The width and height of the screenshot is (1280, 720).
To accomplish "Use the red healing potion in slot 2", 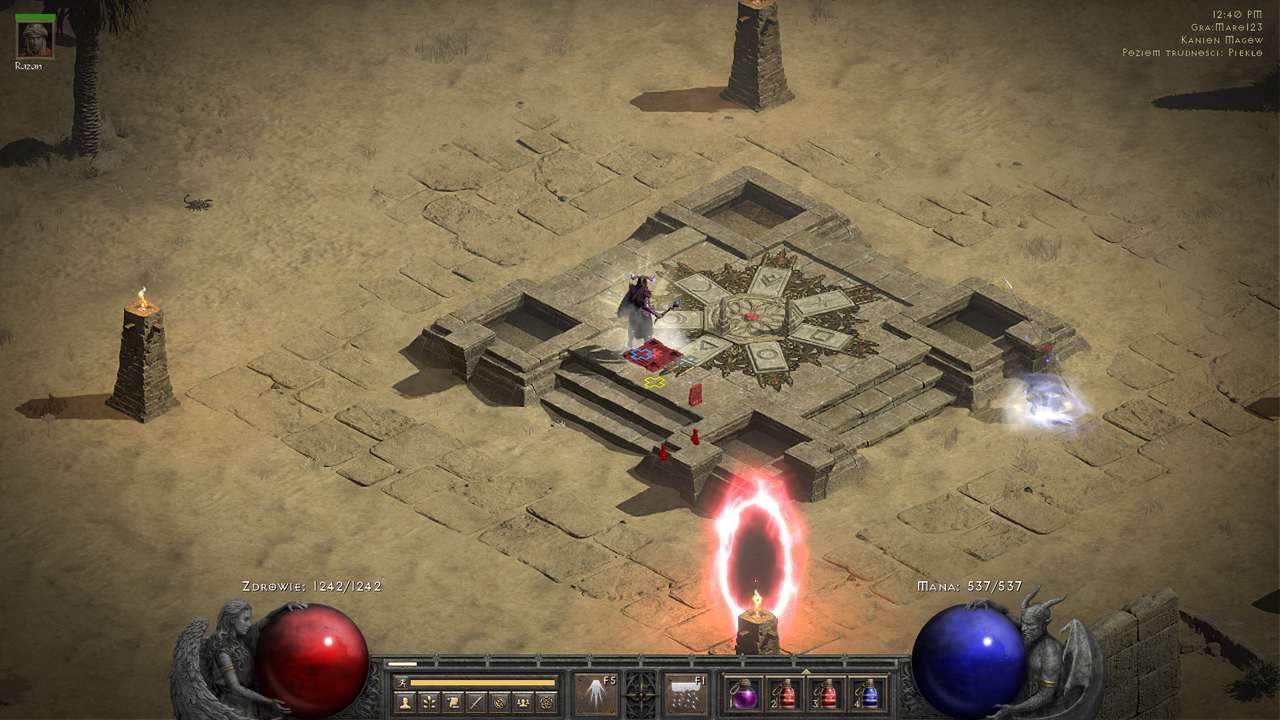I will click(785, 695).
